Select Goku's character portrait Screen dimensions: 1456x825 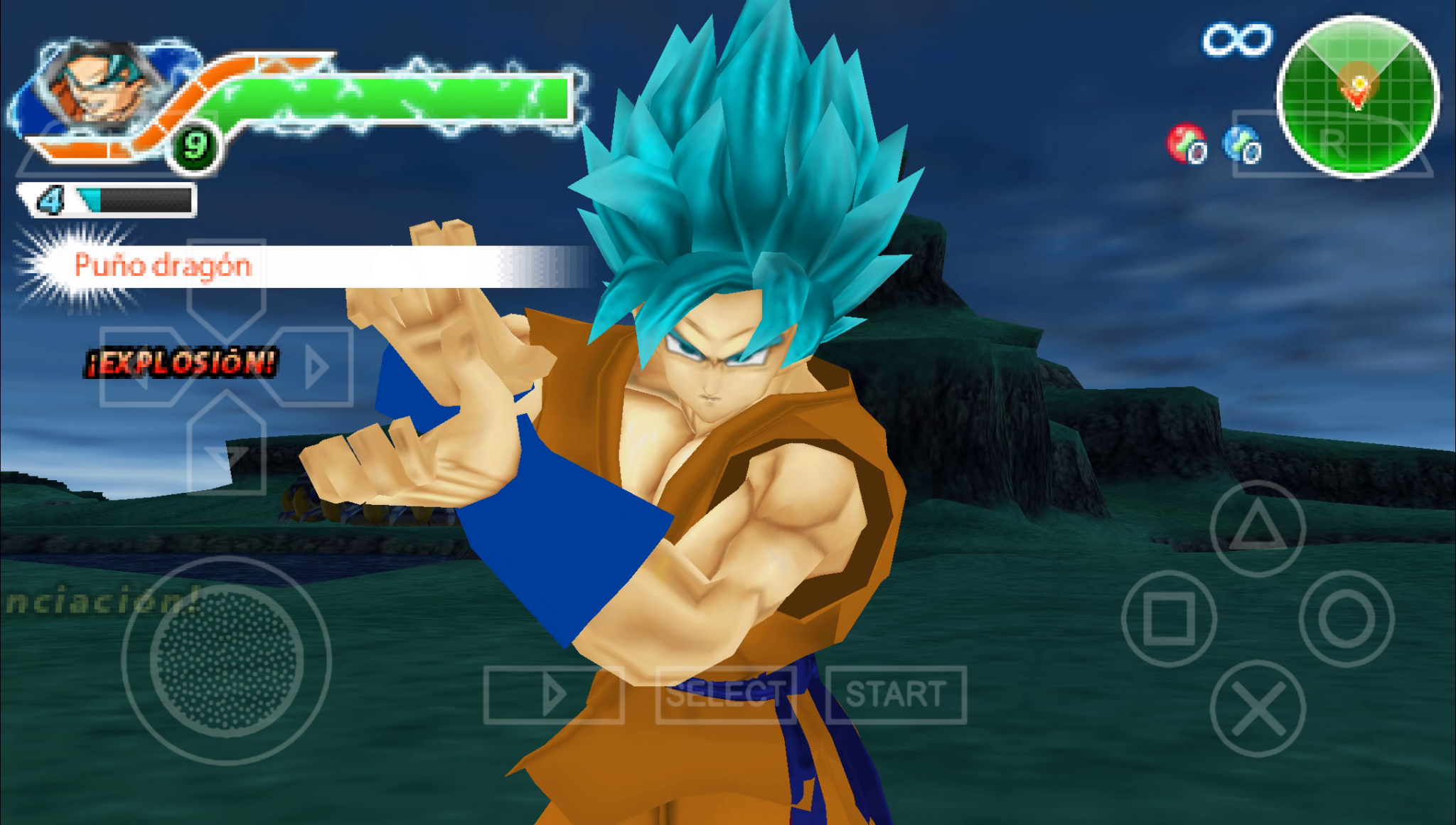coord(100,85)
